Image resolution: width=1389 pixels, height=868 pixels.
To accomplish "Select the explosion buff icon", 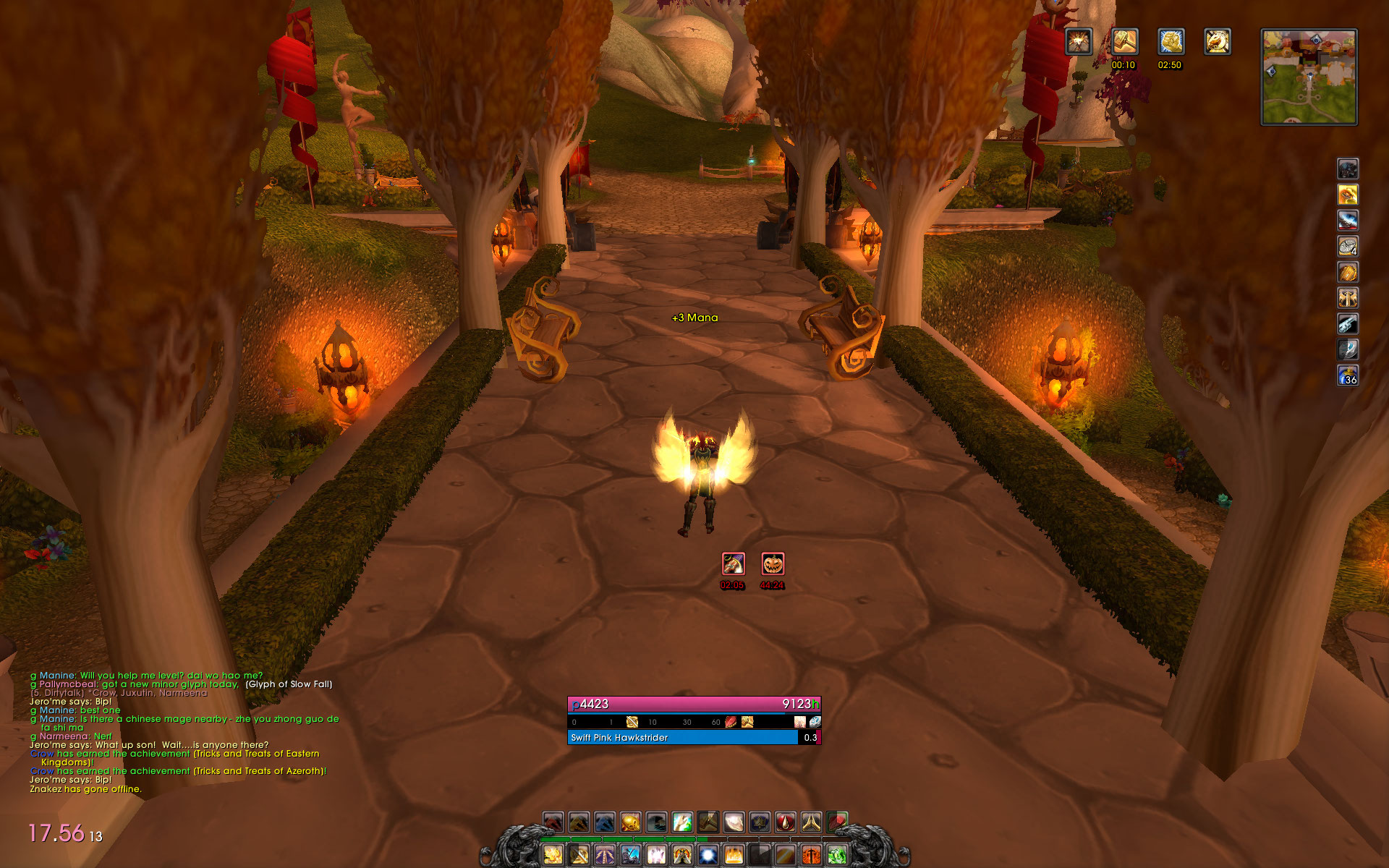I will [x=1078, y=42].
